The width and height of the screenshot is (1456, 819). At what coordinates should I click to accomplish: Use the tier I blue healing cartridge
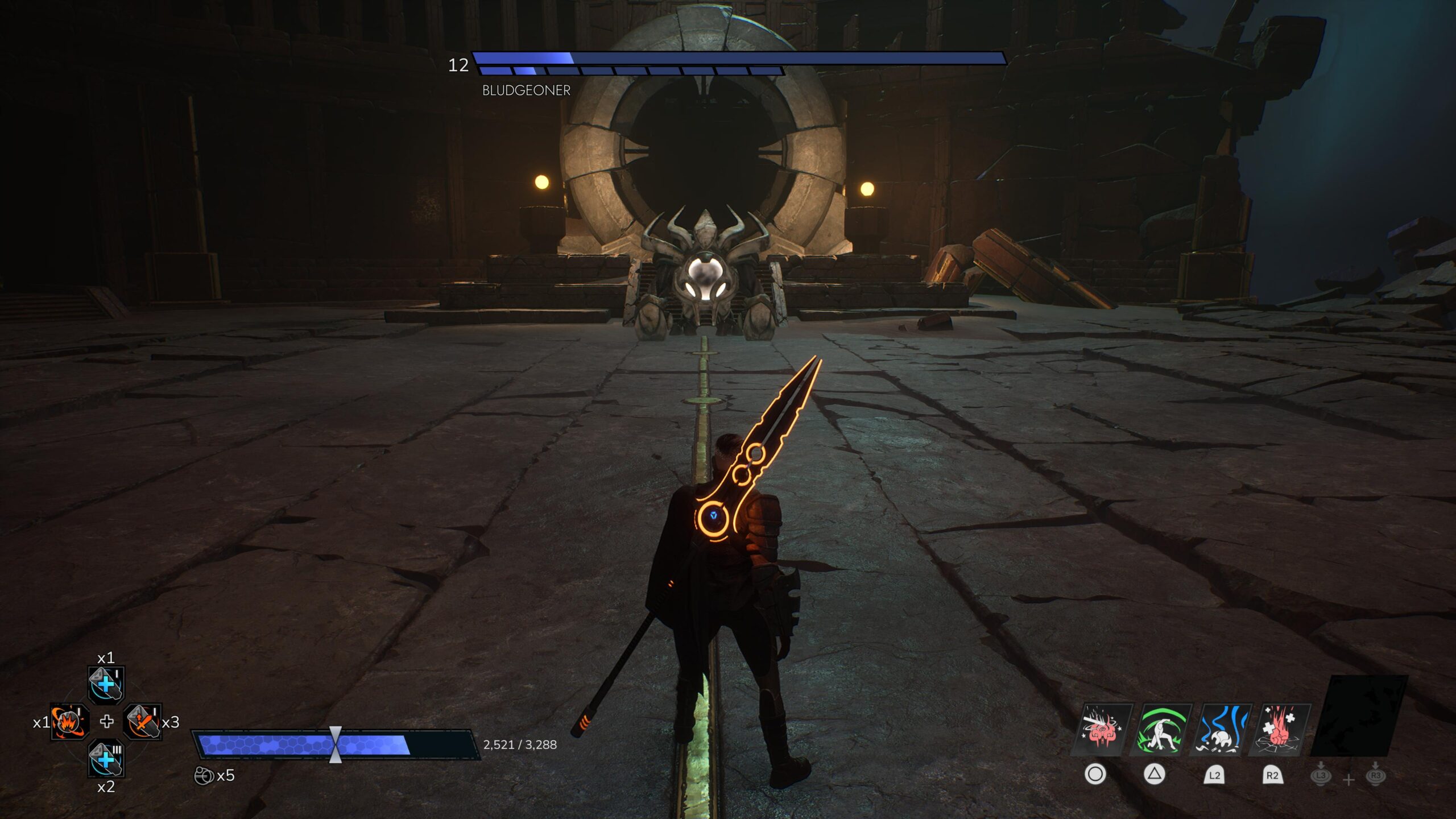click(x=106, y=684)
